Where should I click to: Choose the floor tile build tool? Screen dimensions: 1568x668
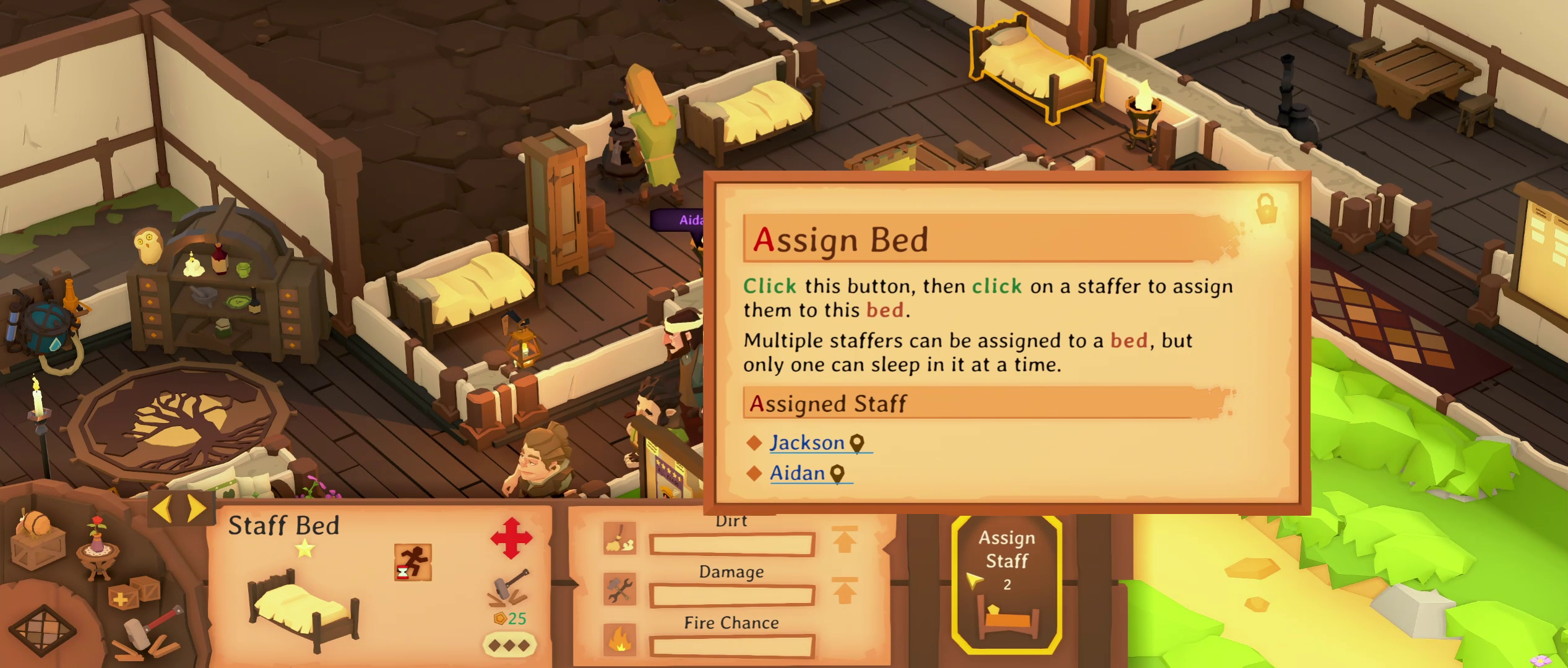45,630
